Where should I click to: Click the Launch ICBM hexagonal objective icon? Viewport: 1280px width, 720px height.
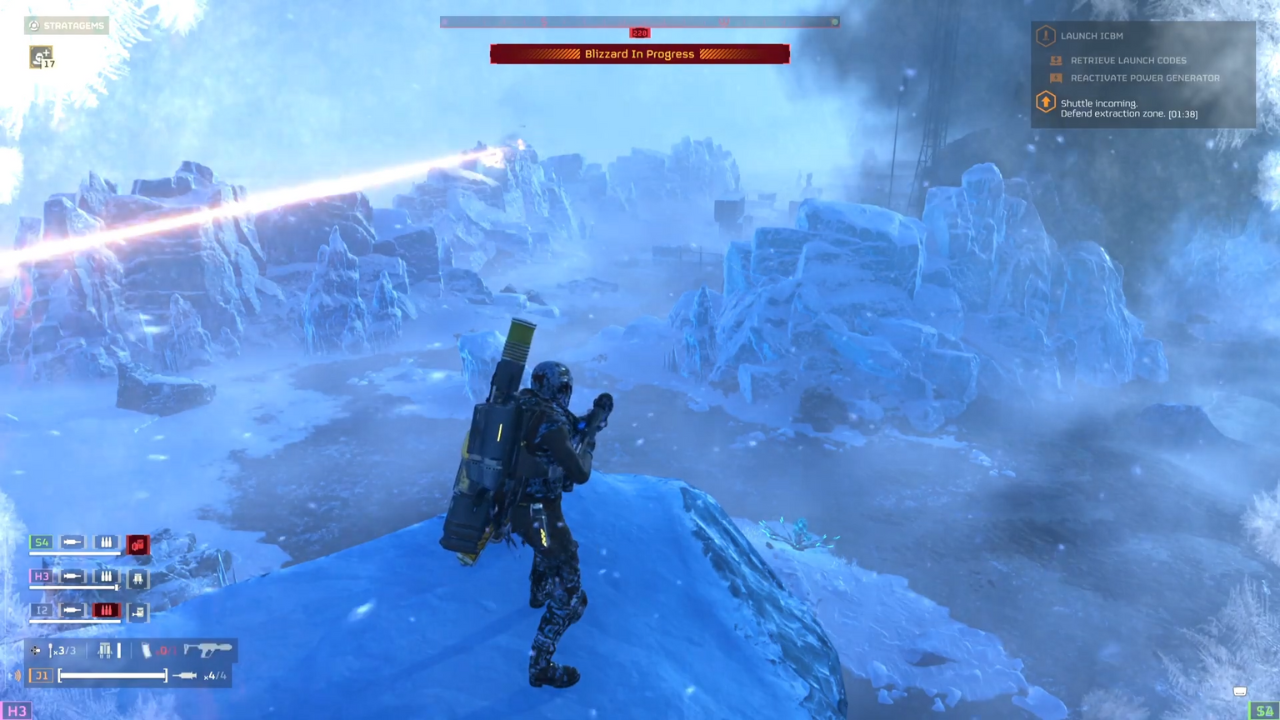(x=1046, y=36)
